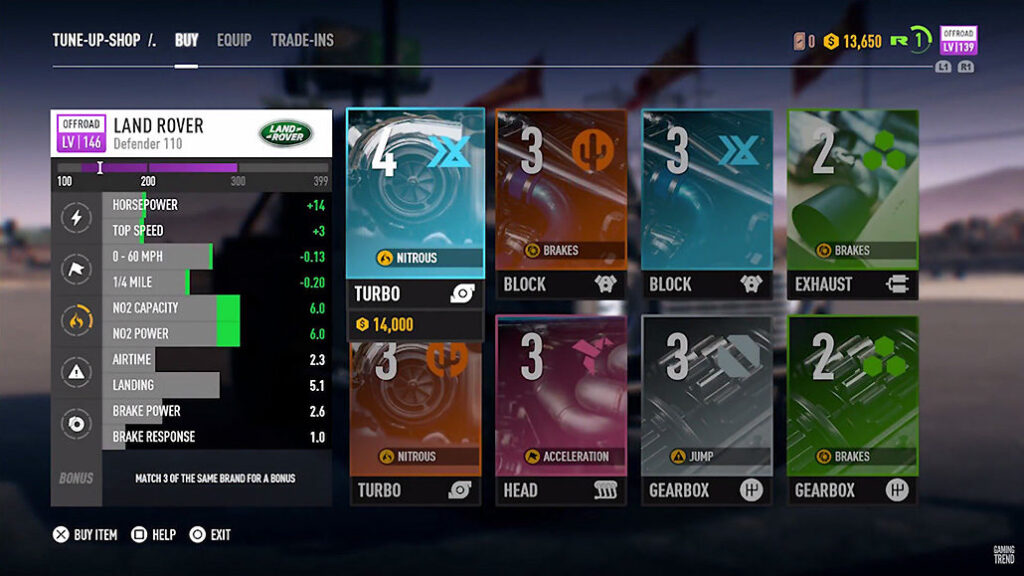
Task: Pick the level 2 Exhaust Brakes card
Action: click(x=852, y=203)
